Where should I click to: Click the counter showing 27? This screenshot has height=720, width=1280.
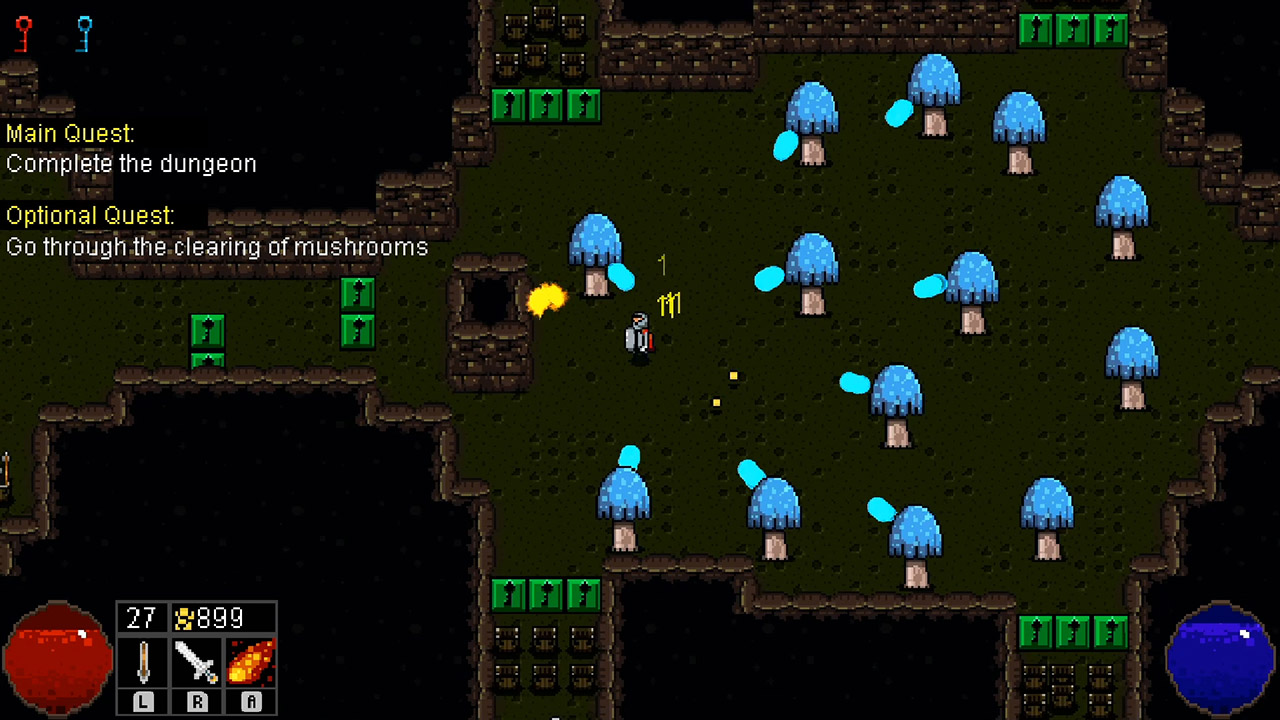(x=141, y=618)
